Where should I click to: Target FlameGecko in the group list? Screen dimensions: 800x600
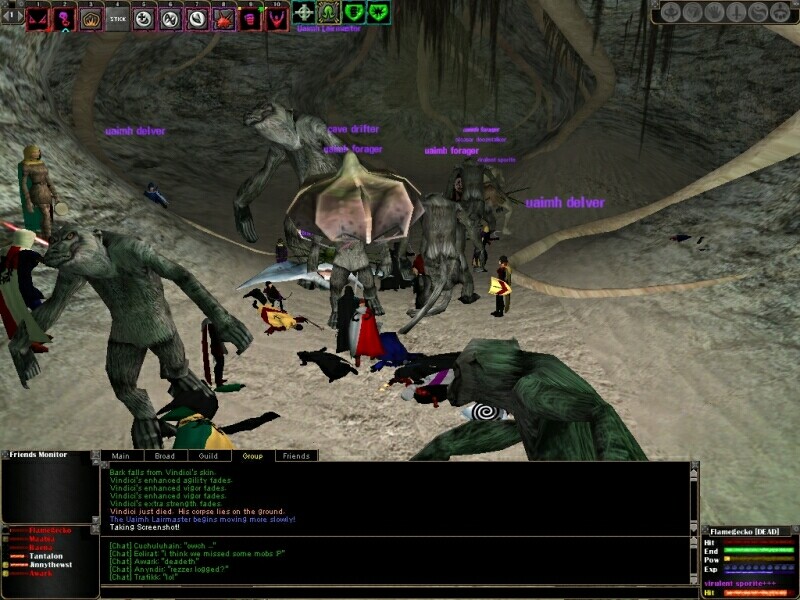pos(48,529)
